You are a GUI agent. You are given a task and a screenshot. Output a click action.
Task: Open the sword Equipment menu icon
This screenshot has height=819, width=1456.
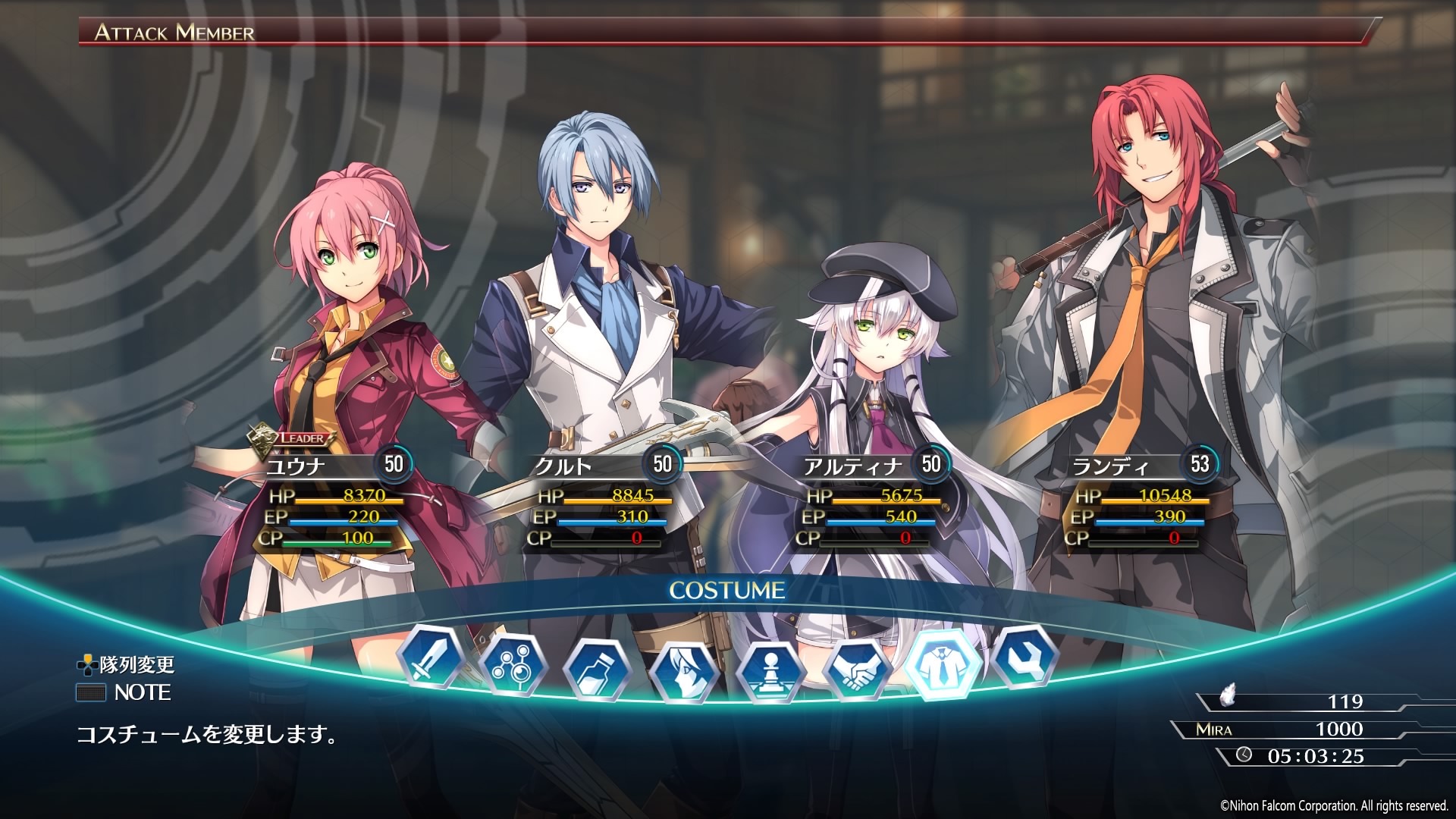431,657
